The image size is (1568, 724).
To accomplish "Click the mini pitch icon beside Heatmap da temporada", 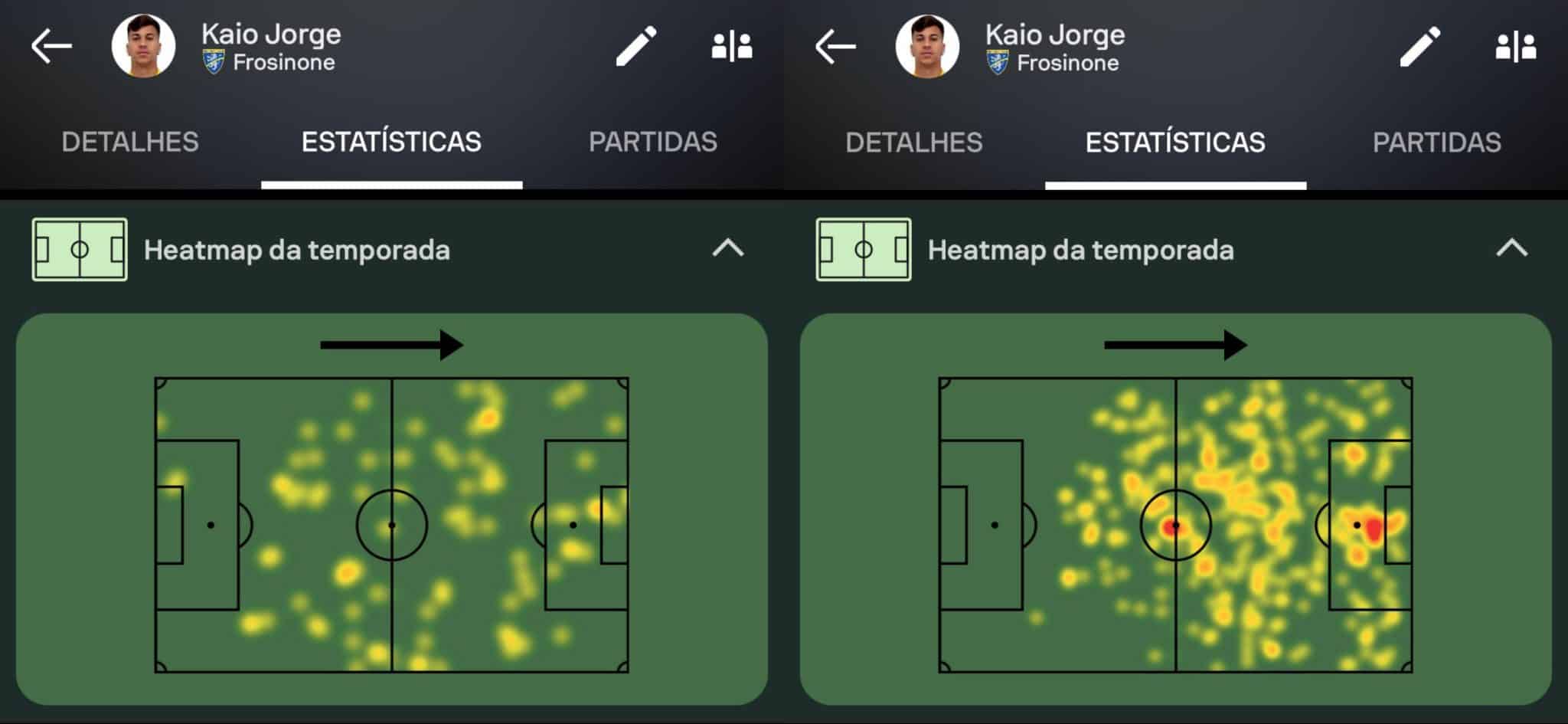I will pos(78,250).
